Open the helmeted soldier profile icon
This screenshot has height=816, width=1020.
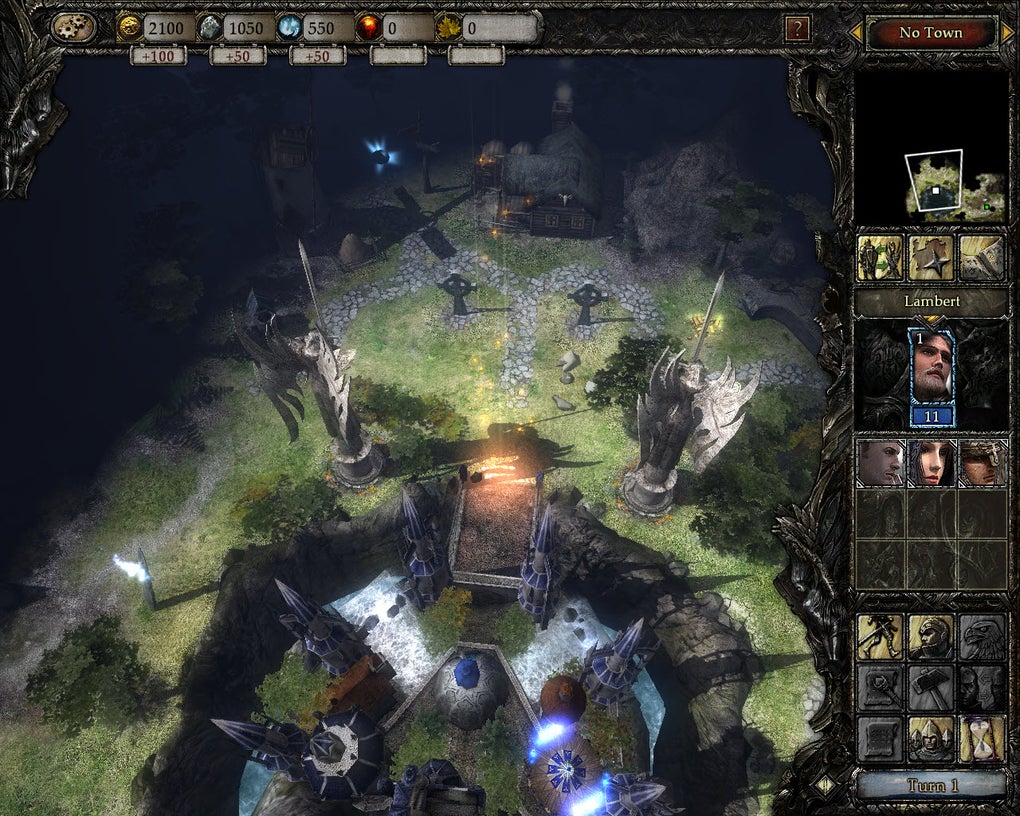(x=931, y=636)
